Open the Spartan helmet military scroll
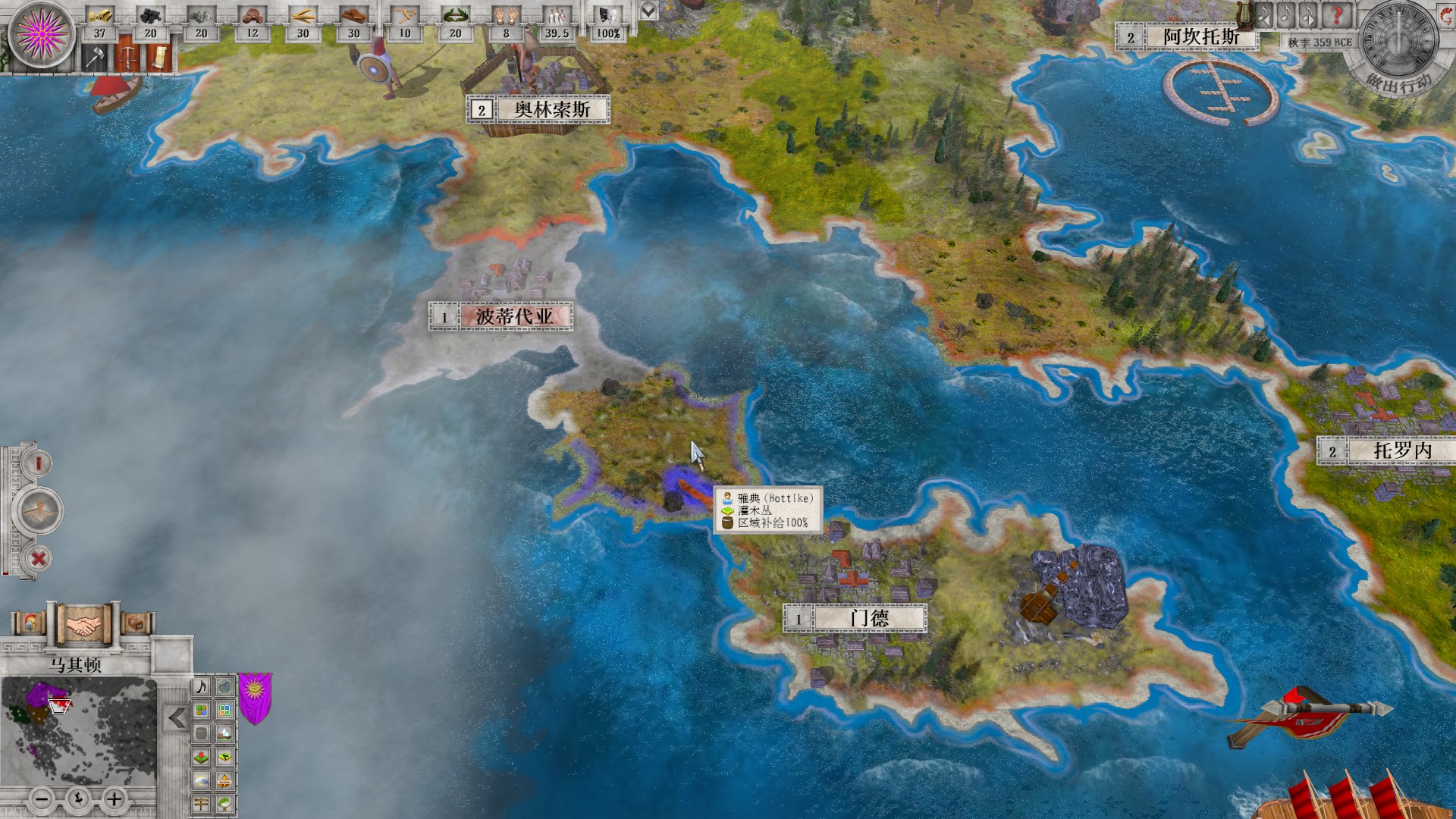The image size is (1456, 819). [x=30, y=624]
